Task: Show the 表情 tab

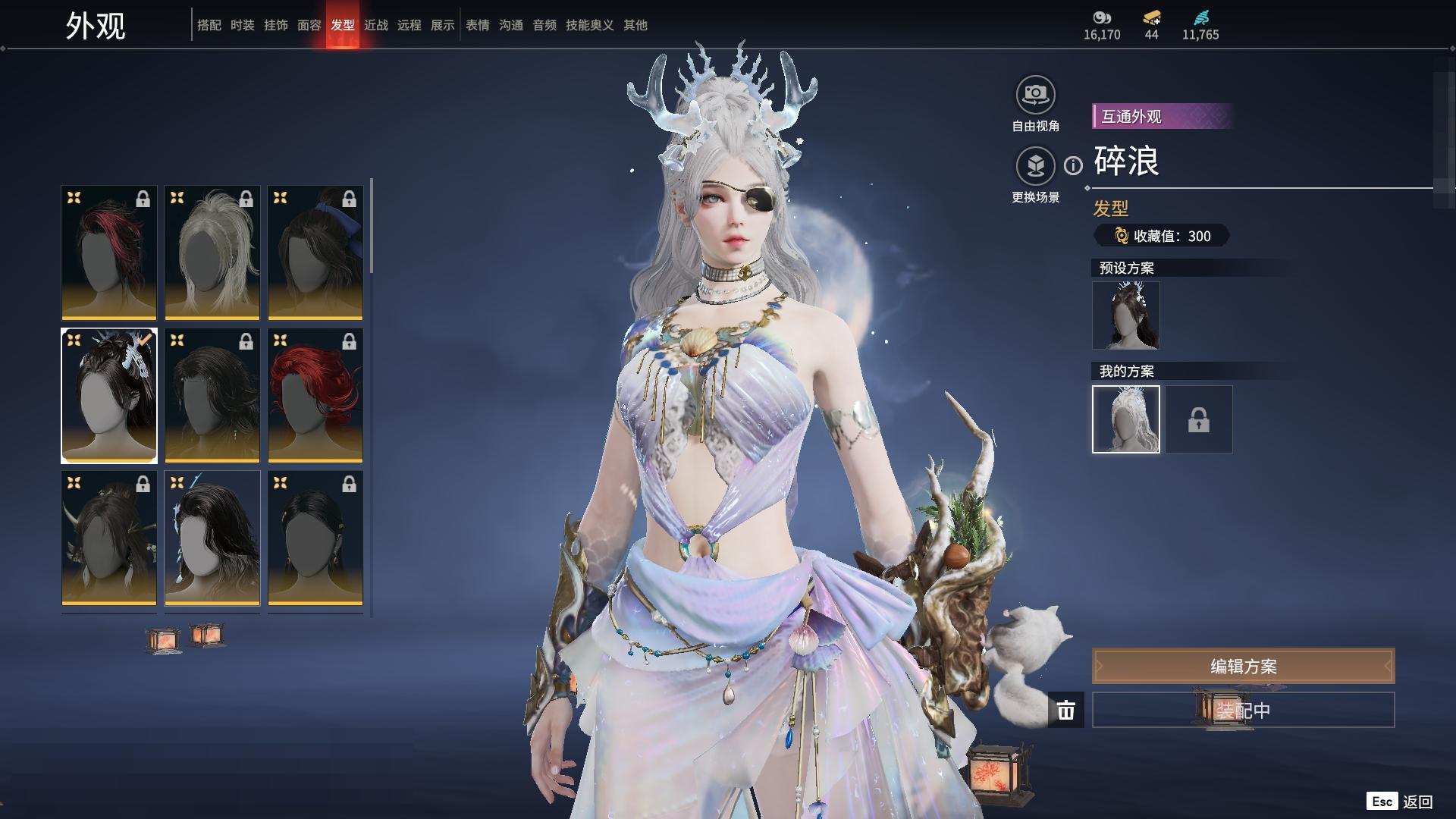Action: (x=478, y=25)
